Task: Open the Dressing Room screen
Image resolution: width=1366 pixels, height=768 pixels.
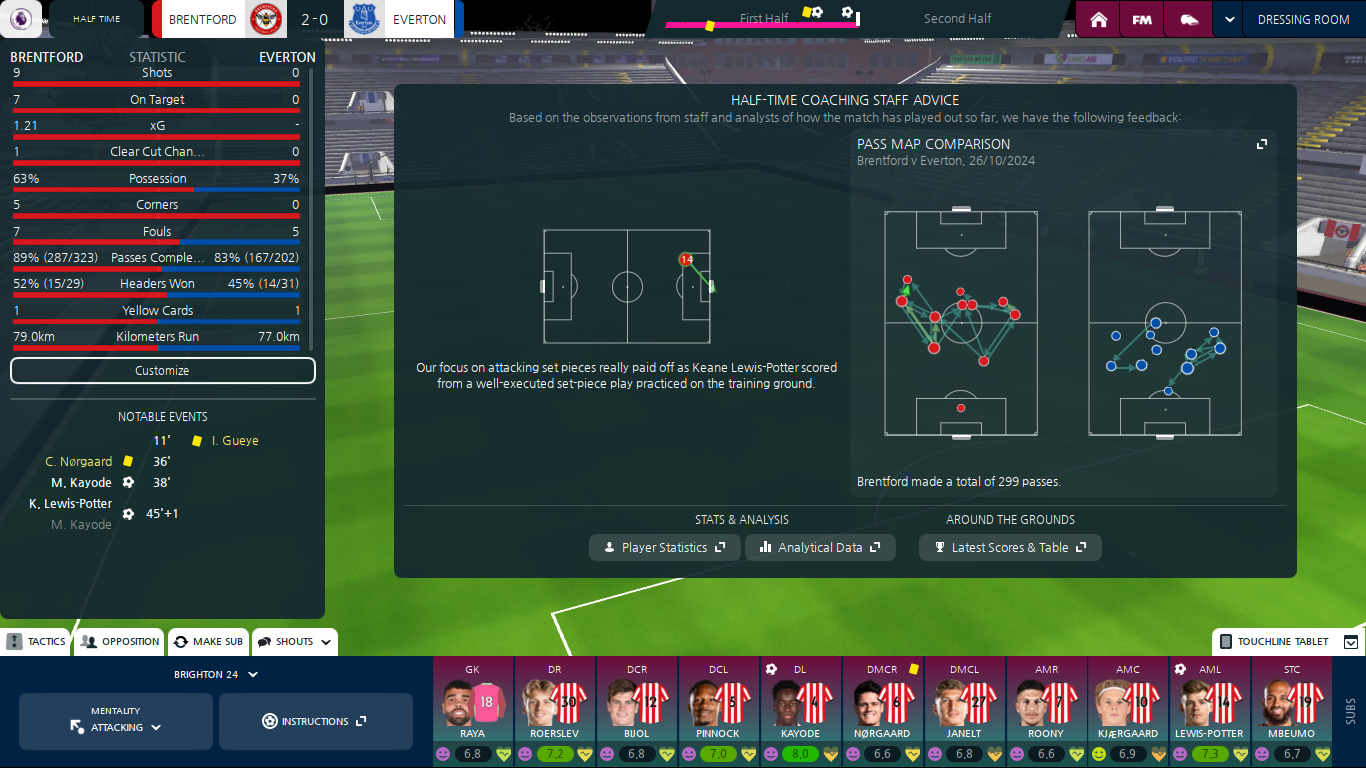Action: (x=1303, y=20)
